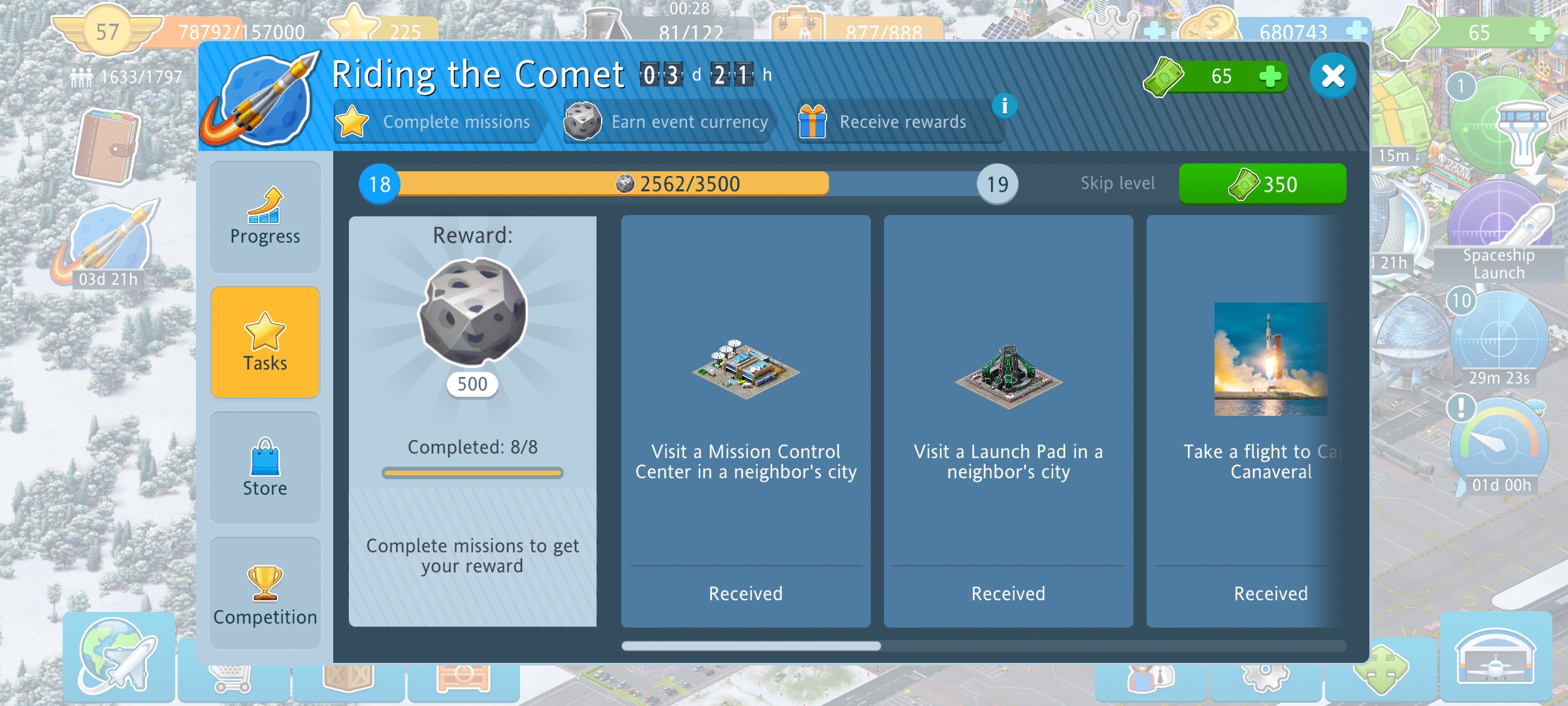Close the Riding the Comet window
Image resolution: width=1568 pixels, height=706 pixels.
coord(1333,76)
